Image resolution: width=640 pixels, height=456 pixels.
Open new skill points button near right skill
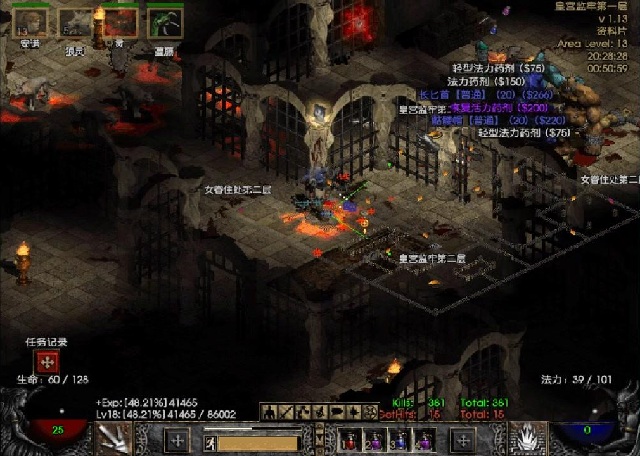[x=462, y=438]
